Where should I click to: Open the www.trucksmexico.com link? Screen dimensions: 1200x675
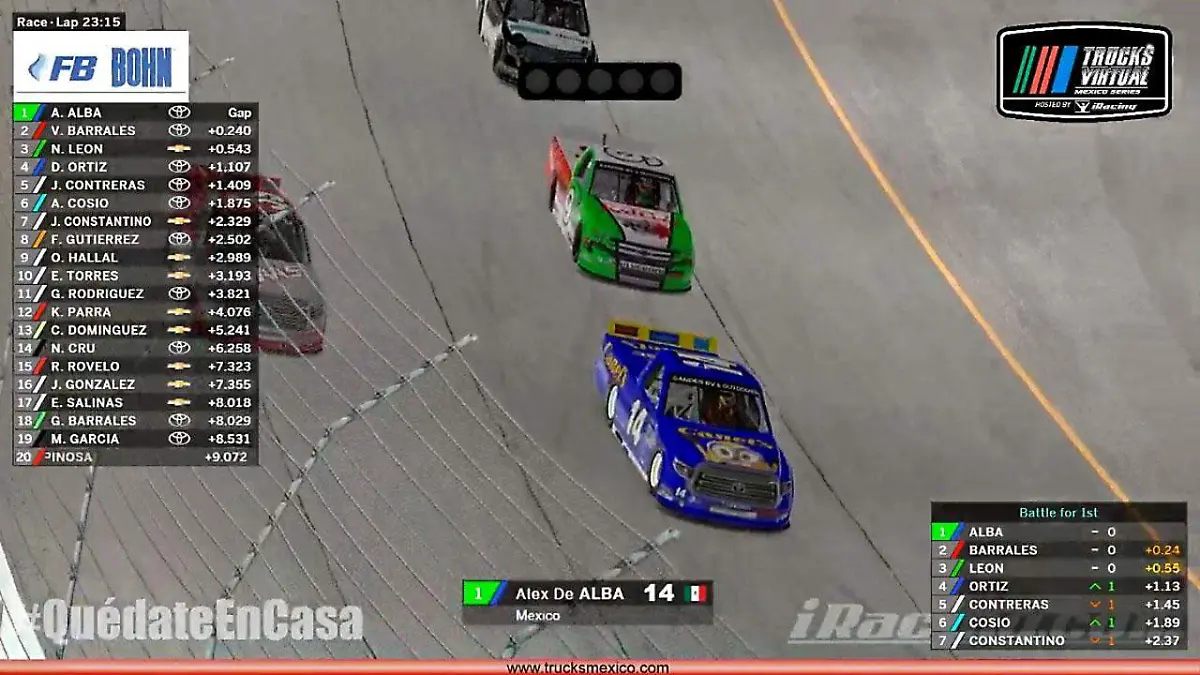pos(587,668)
